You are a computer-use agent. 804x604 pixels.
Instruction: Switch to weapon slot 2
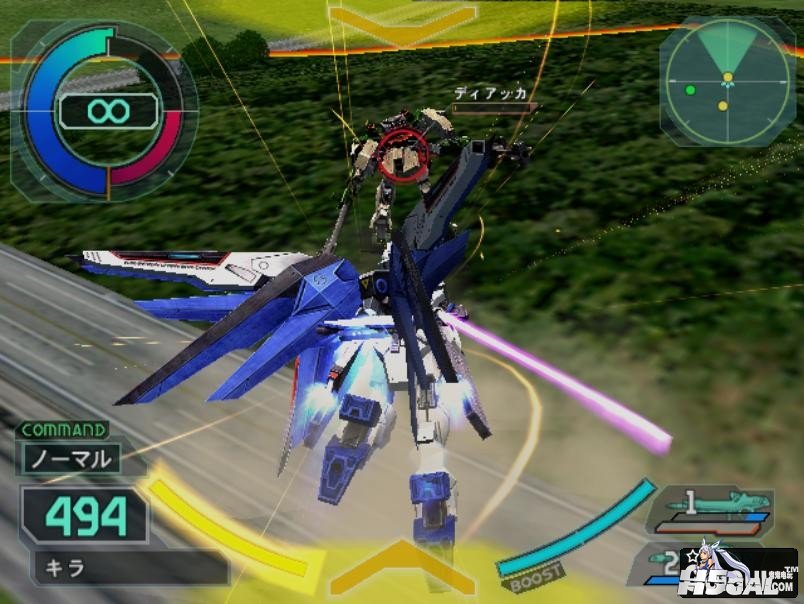click(665, 562)
